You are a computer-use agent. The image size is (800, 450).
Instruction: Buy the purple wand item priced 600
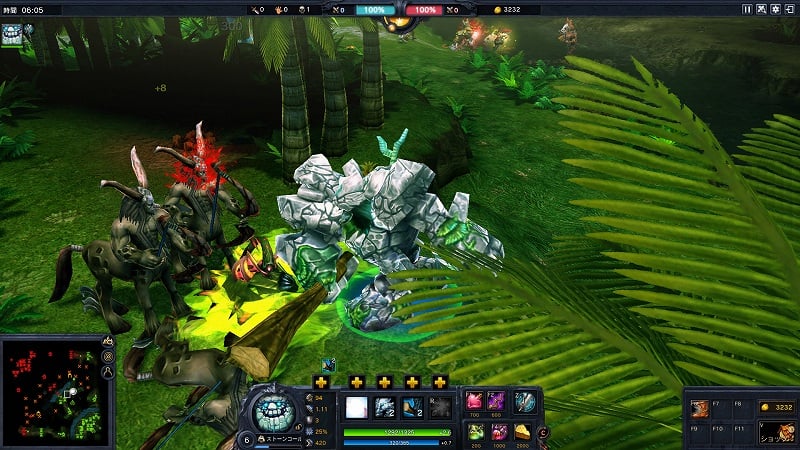click(497, 402)
